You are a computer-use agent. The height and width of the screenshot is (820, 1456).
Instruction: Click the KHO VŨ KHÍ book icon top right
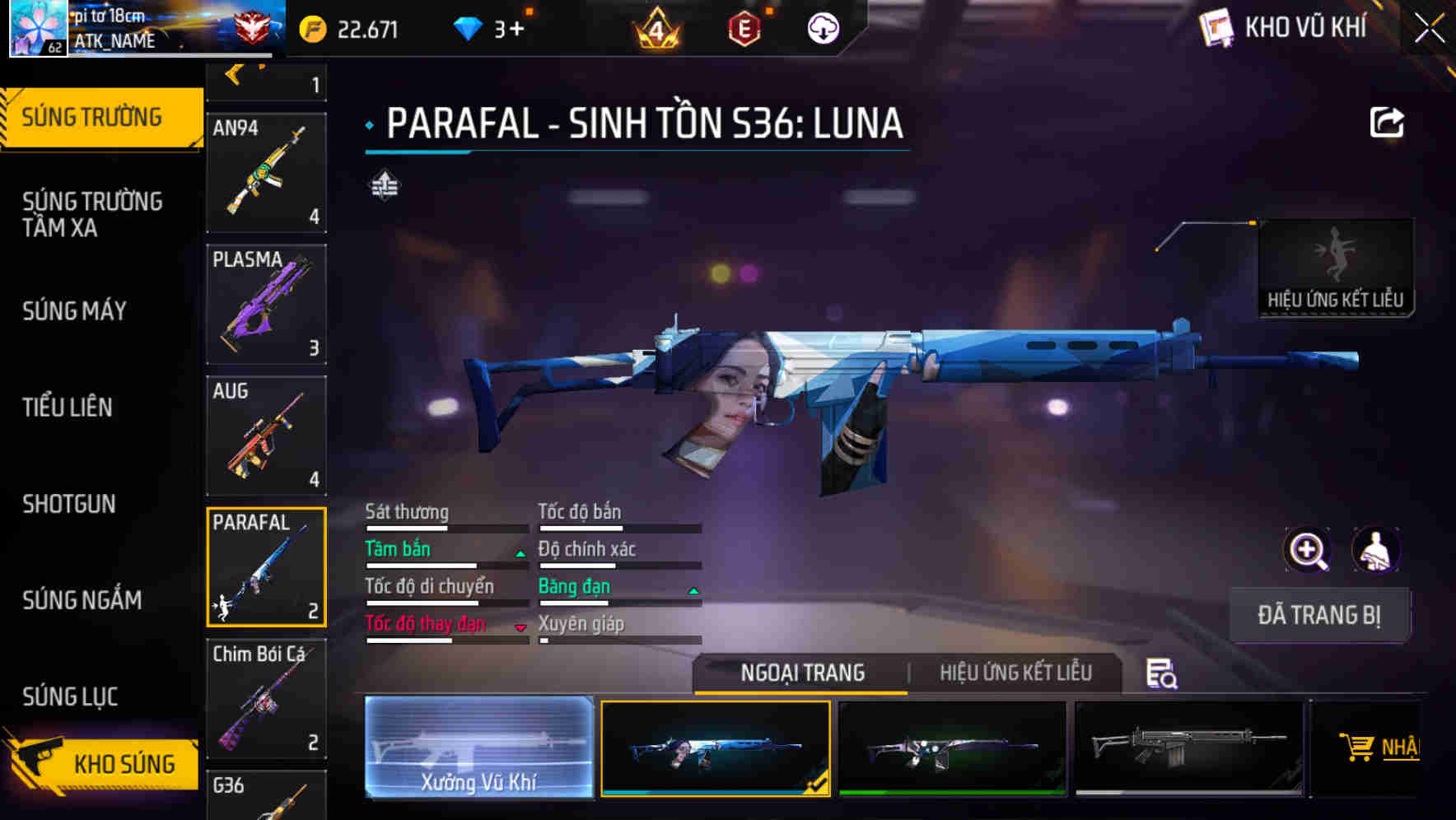[1216, 27]
